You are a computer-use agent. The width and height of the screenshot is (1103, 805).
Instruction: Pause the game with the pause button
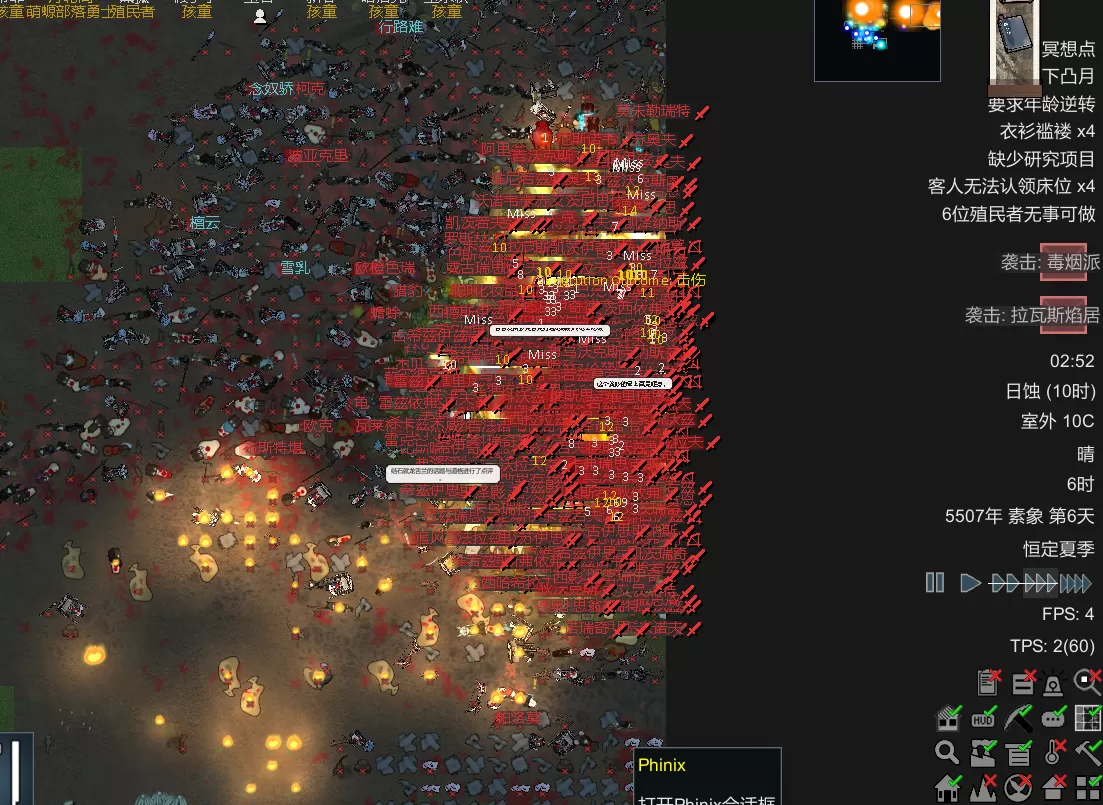935,582
